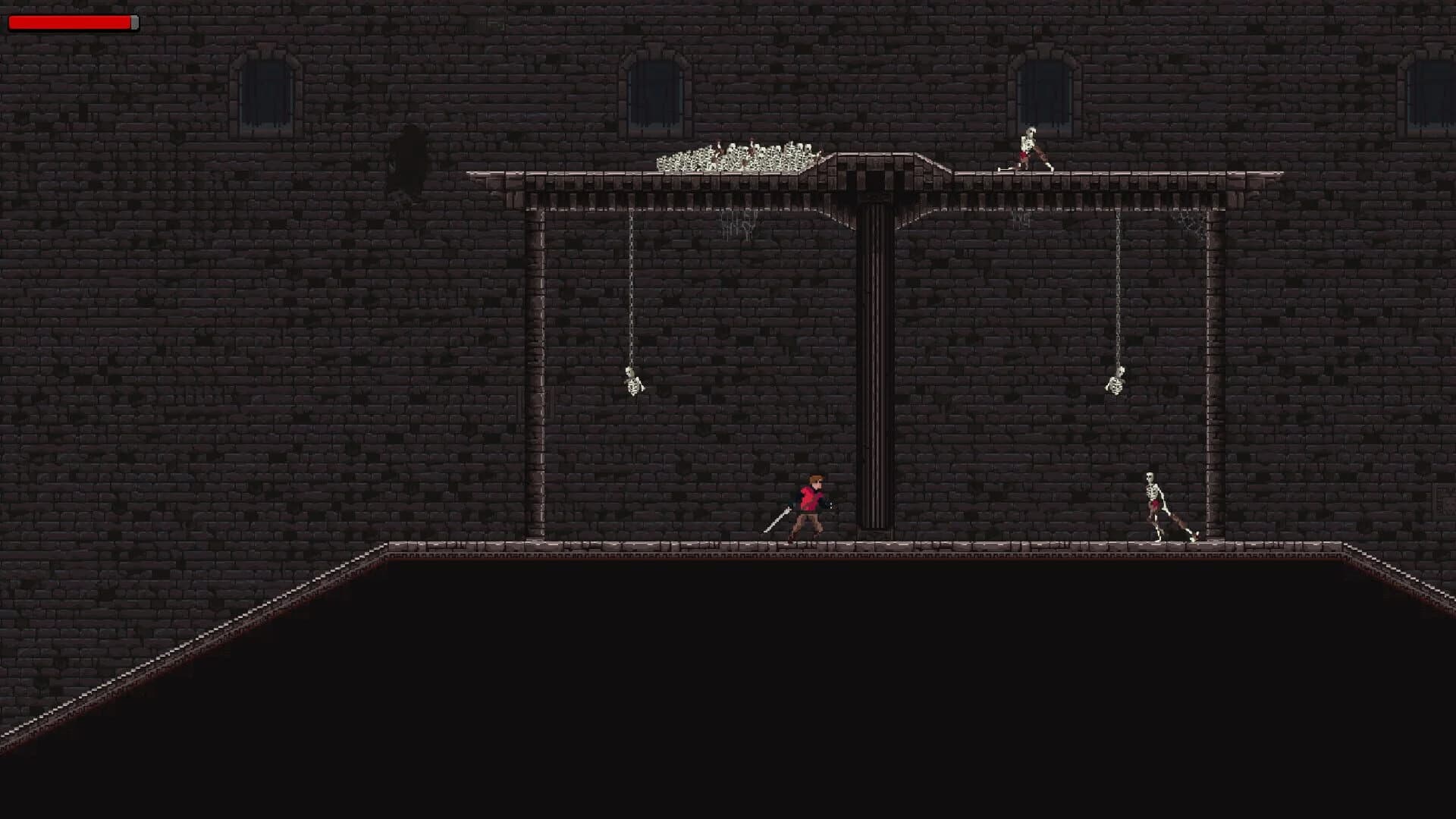This screenshot has width=1456, height=819.
Task: Click the red health bar in the top-left corner
Action: click(68, 23)
